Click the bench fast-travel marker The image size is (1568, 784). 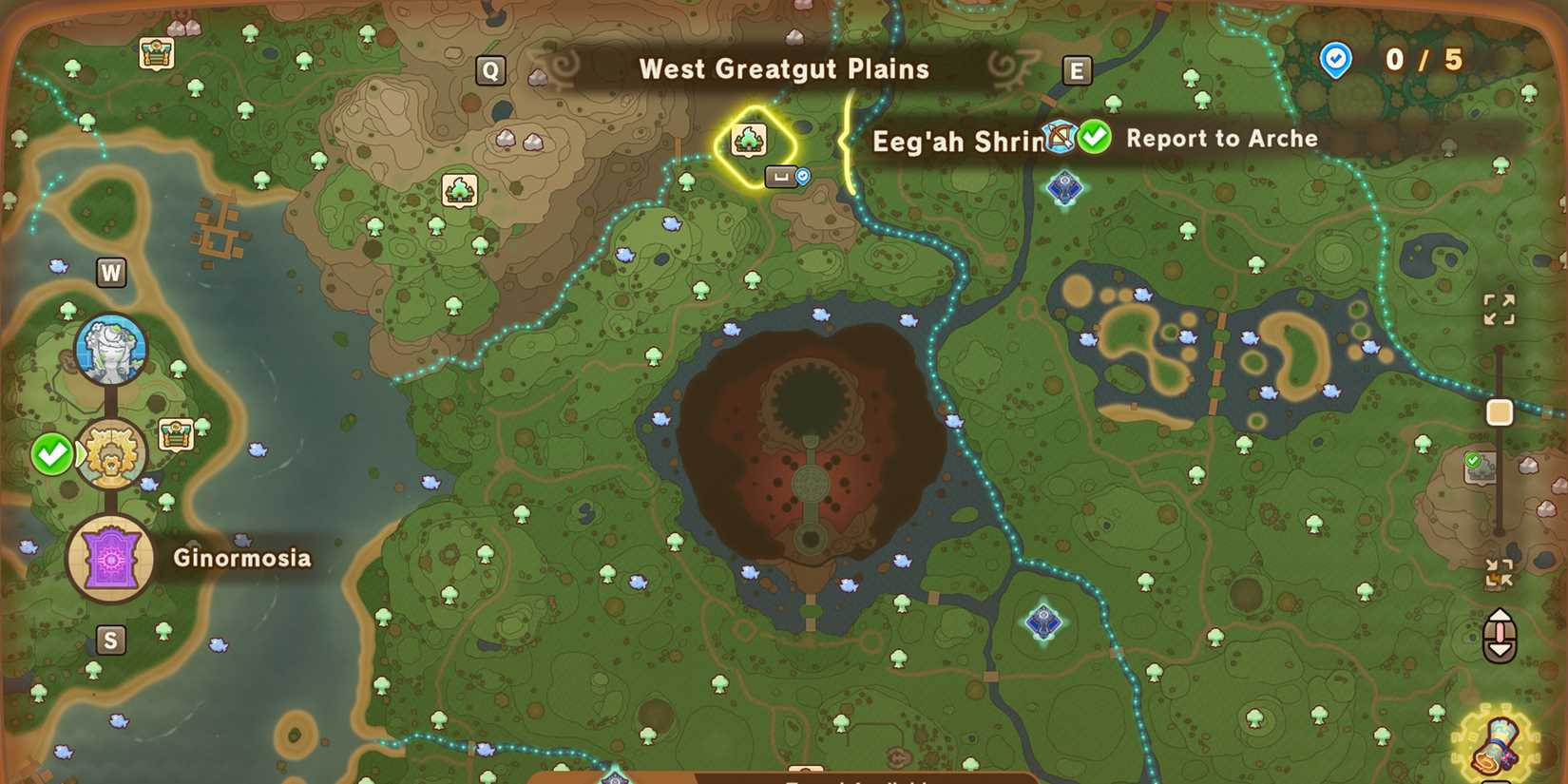coord(779,177)
